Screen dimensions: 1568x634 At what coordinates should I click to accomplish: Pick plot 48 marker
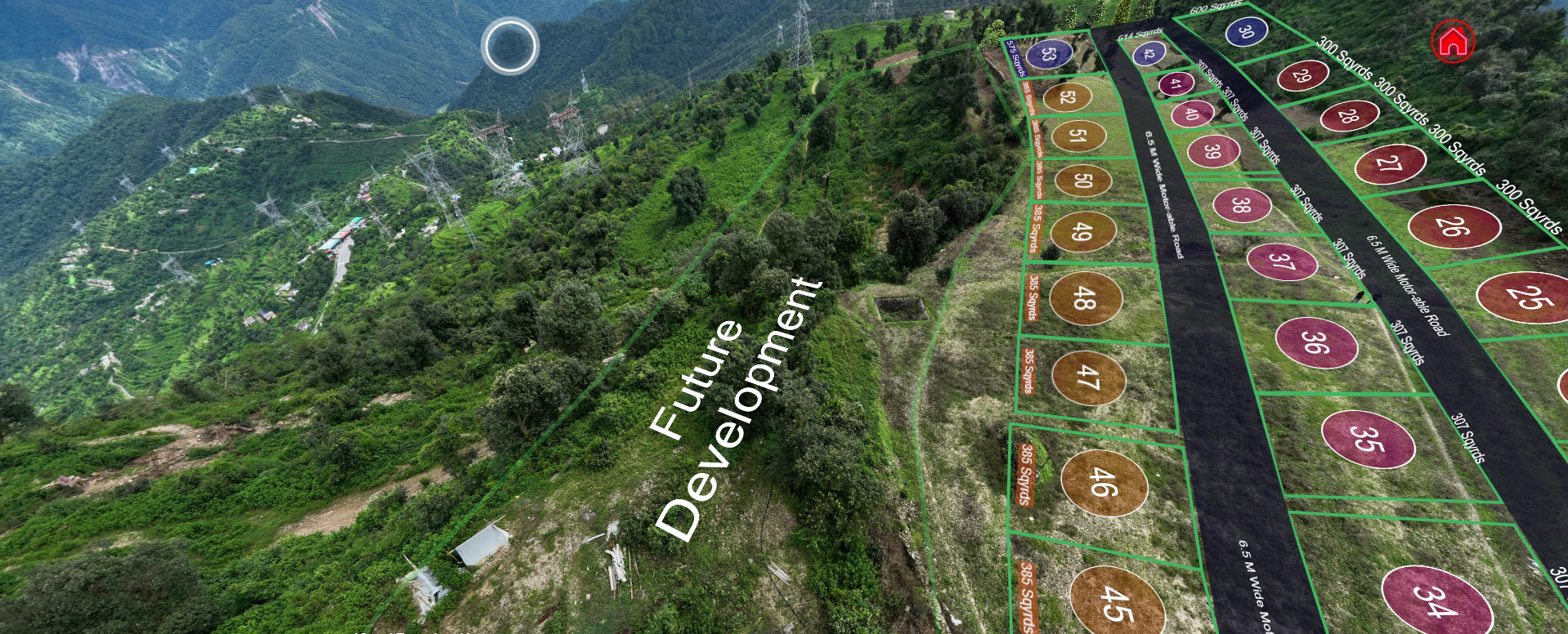pos(1086,298)
